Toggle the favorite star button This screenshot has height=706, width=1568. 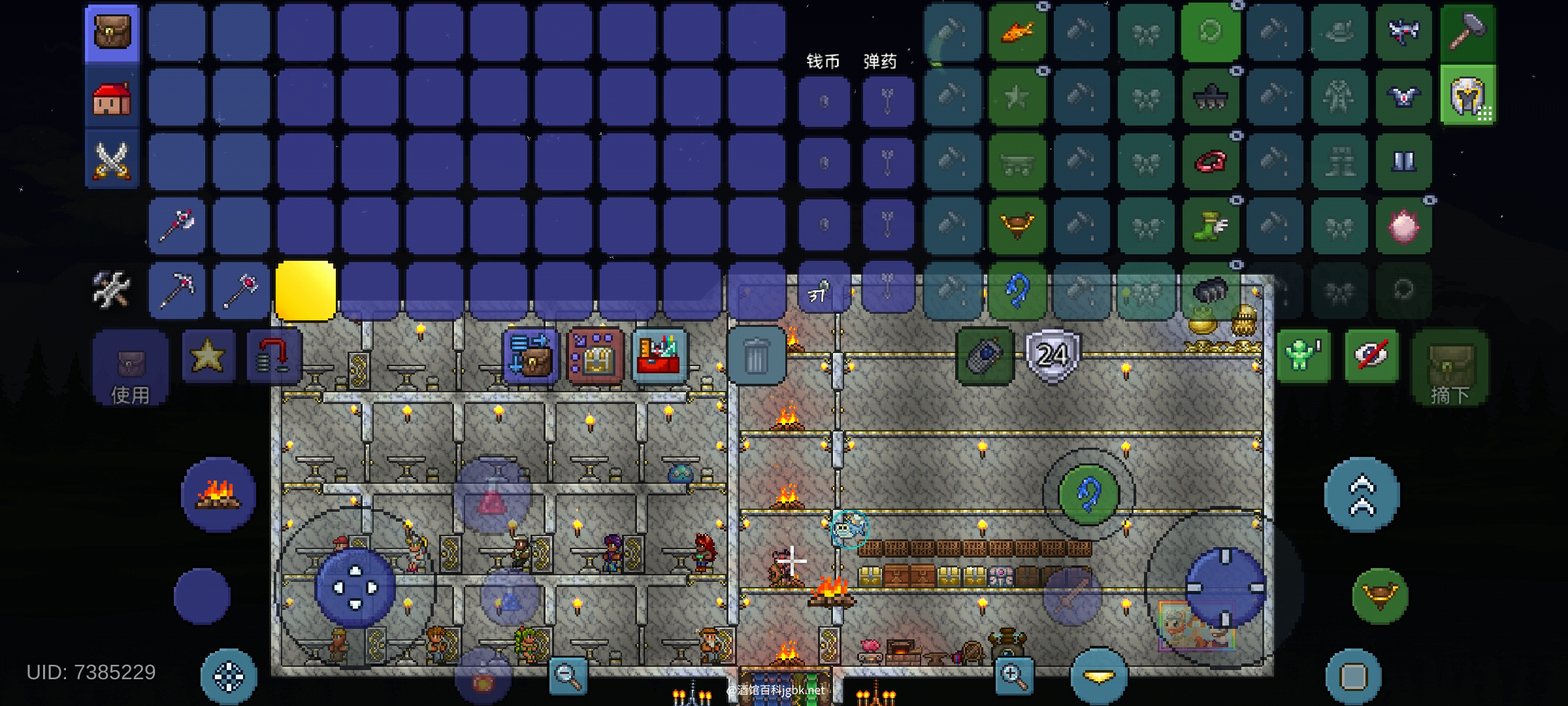tap(208, 356)
